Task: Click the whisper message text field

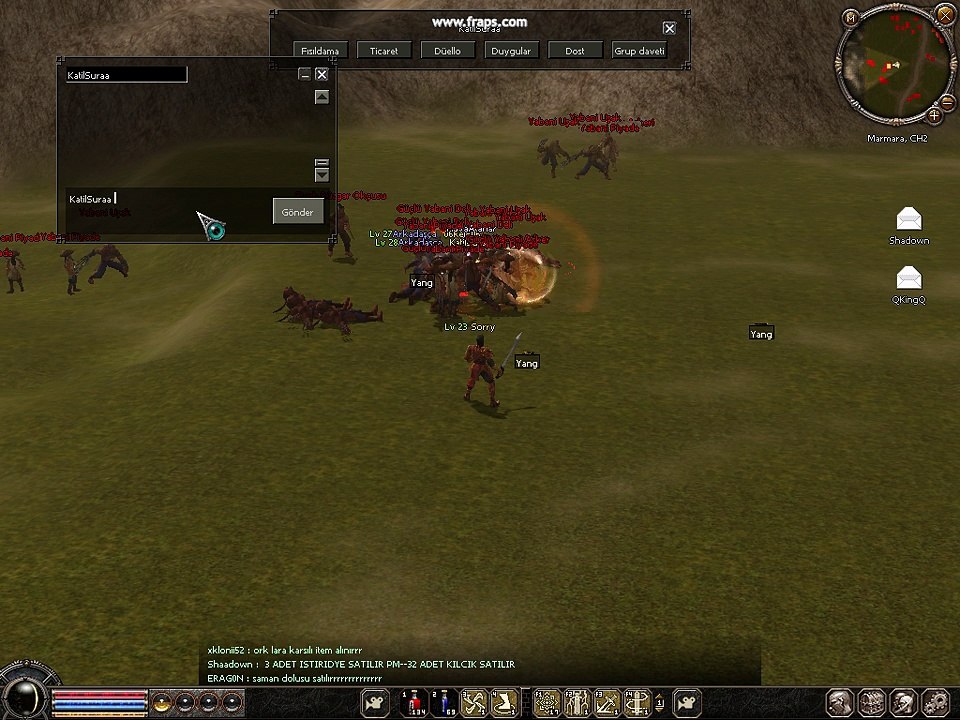Action: tap(165, 199)
